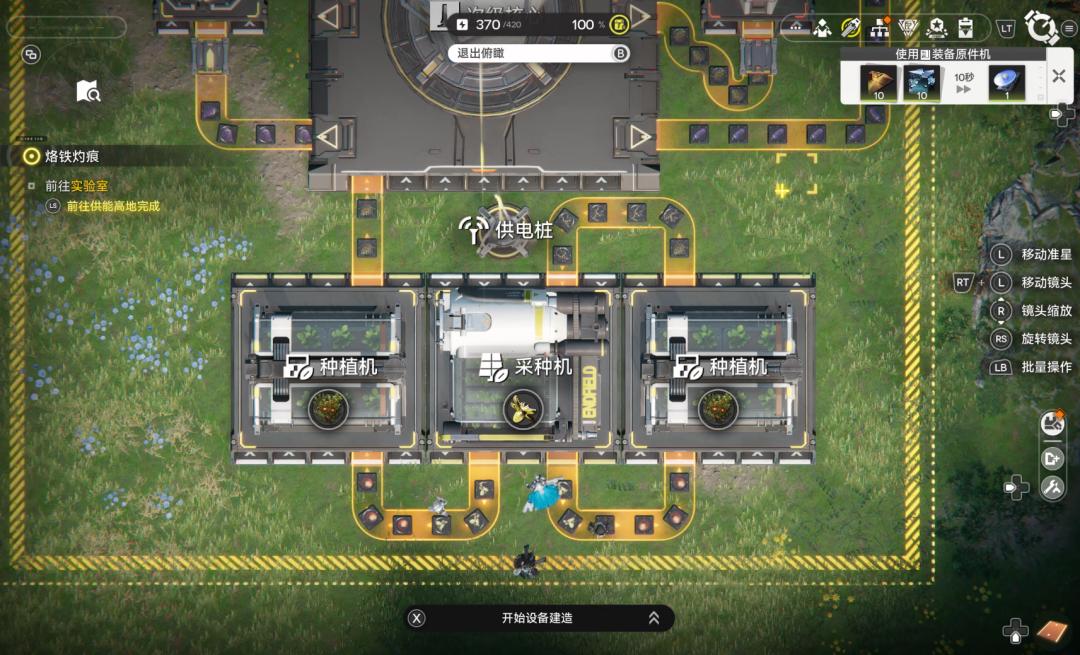This screenshot has width=1080, height=655.
Task: Select the 熔铁灼痕 quest tracker
Action: [x=72, y=156]
